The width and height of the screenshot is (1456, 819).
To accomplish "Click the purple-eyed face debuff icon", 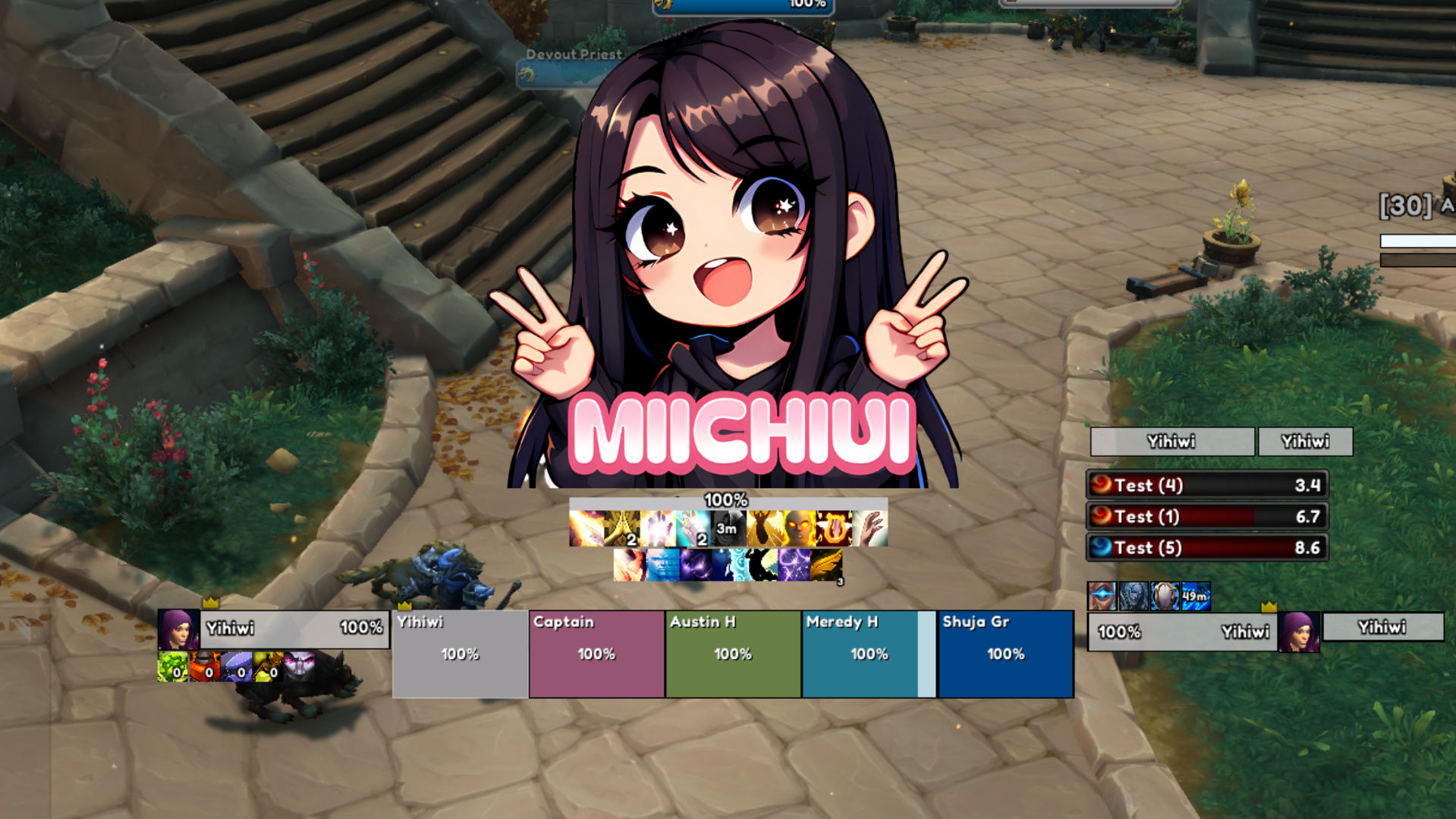I will [300, 666].
